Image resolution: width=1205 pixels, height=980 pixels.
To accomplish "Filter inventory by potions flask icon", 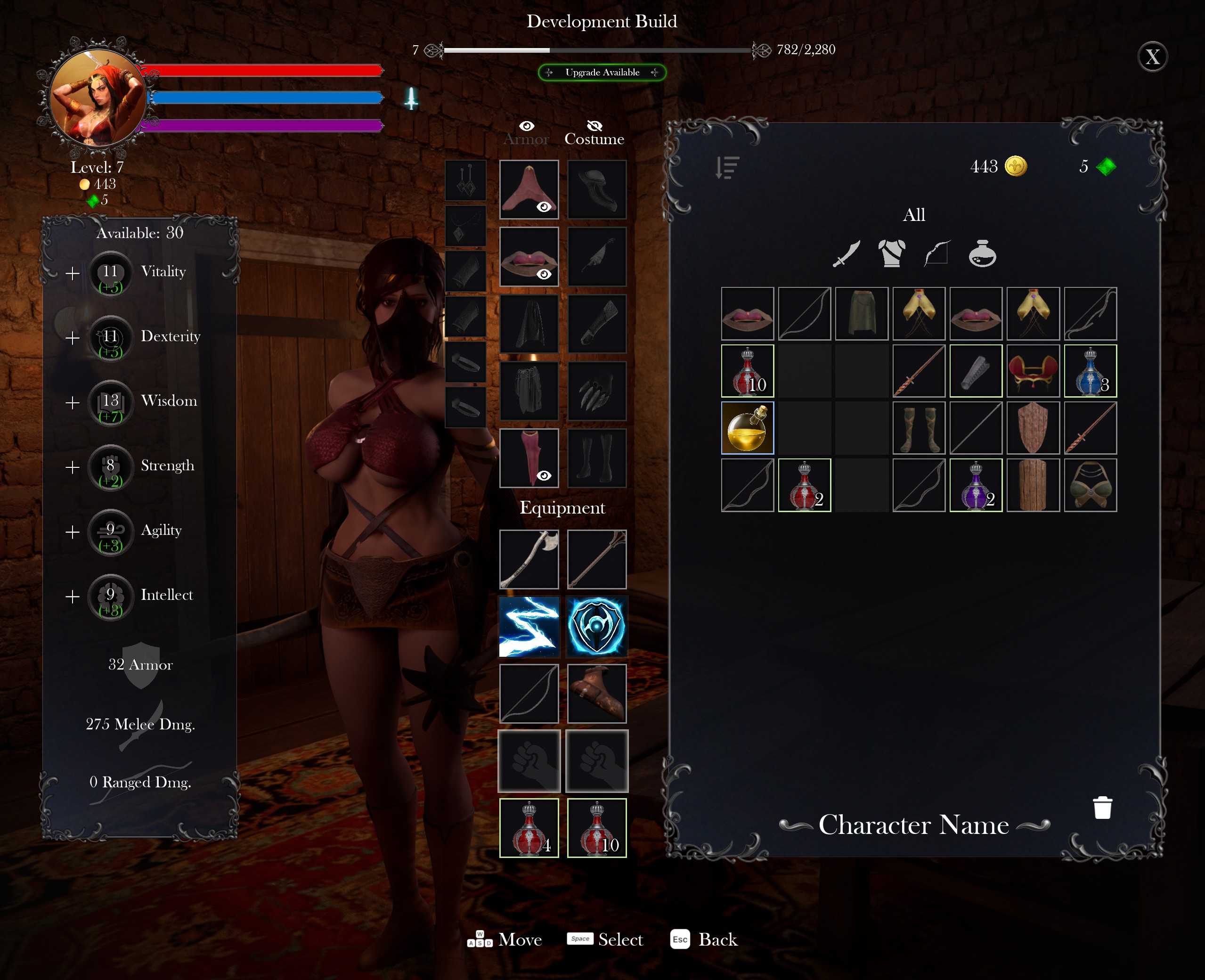I will [982, 253].
